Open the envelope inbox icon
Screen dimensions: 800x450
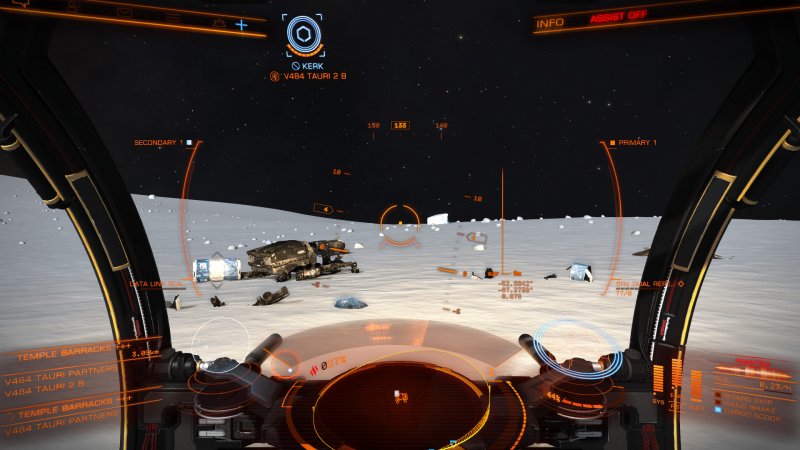(125, 13)
